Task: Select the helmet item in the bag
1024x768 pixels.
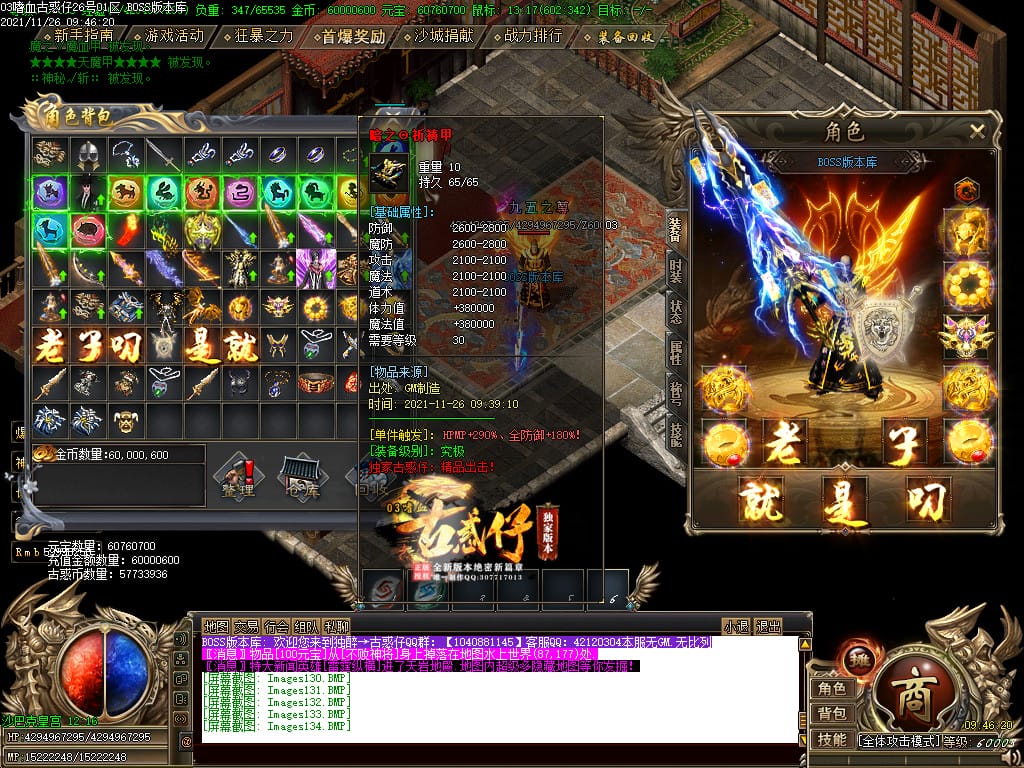Action: point(87,154)
